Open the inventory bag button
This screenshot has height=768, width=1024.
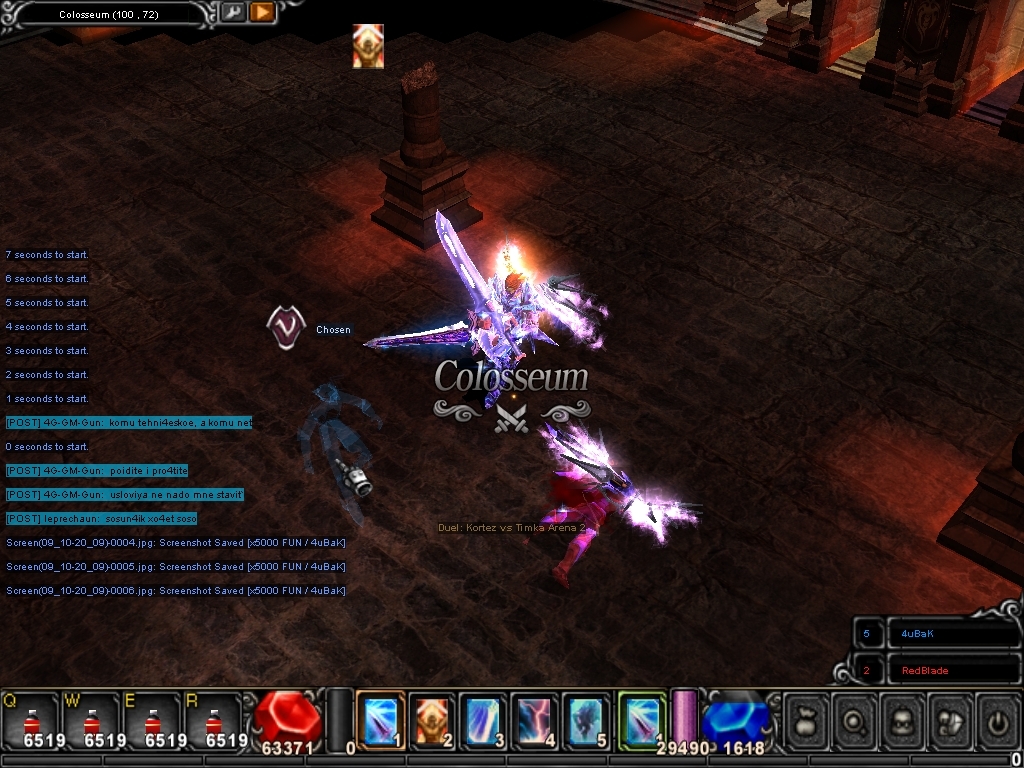pos(807,720)
